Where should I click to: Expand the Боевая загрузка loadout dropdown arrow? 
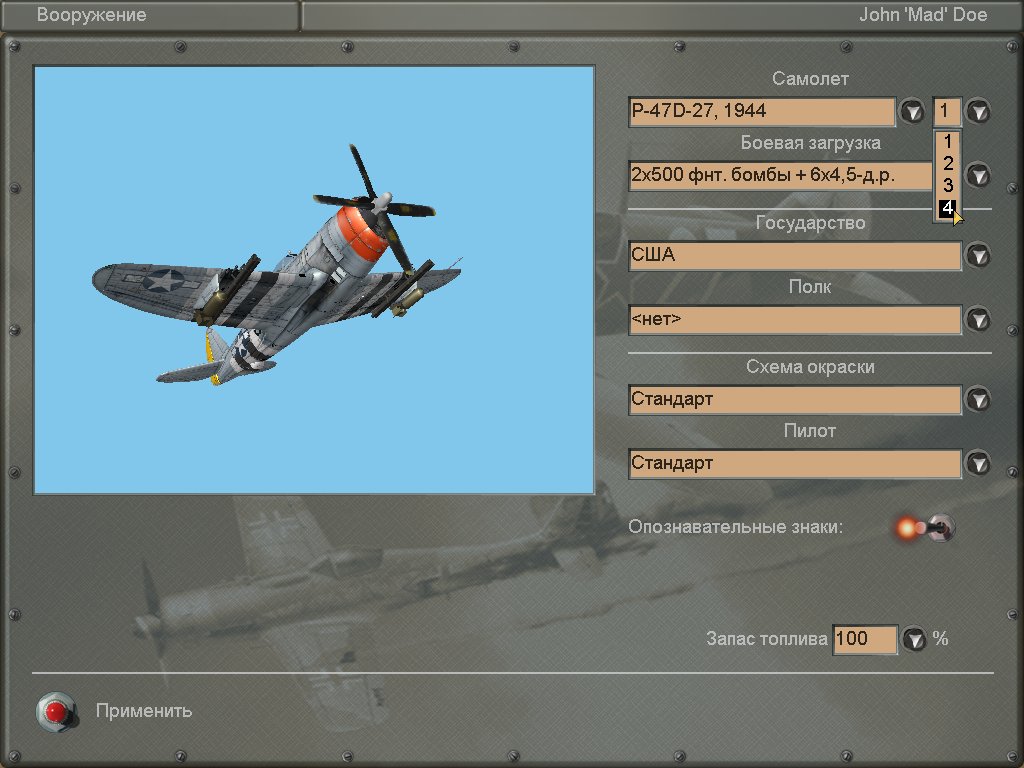click(978, 175)
